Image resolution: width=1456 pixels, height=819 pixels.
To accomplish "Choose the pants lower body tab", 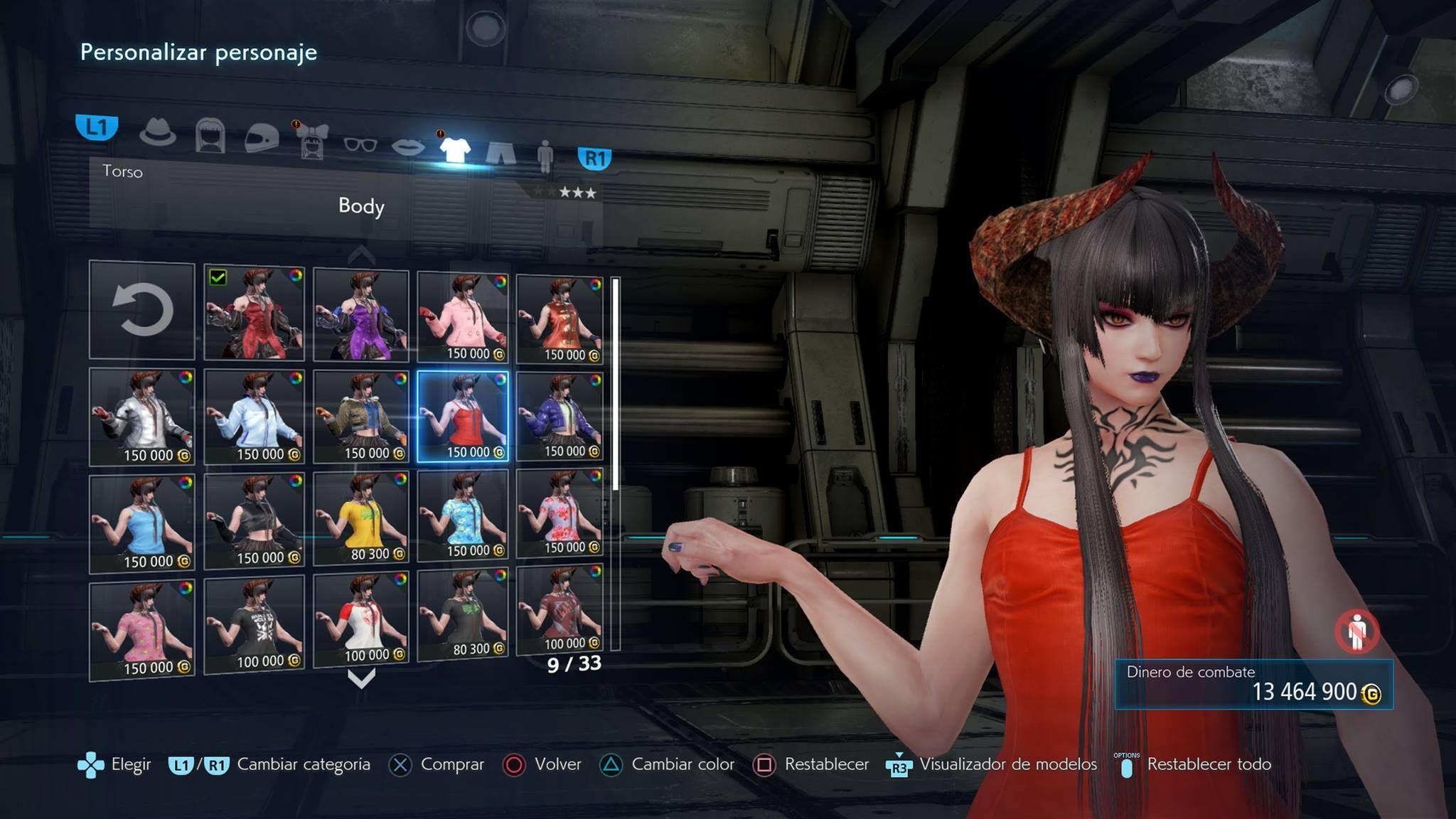I will [500, 151].
